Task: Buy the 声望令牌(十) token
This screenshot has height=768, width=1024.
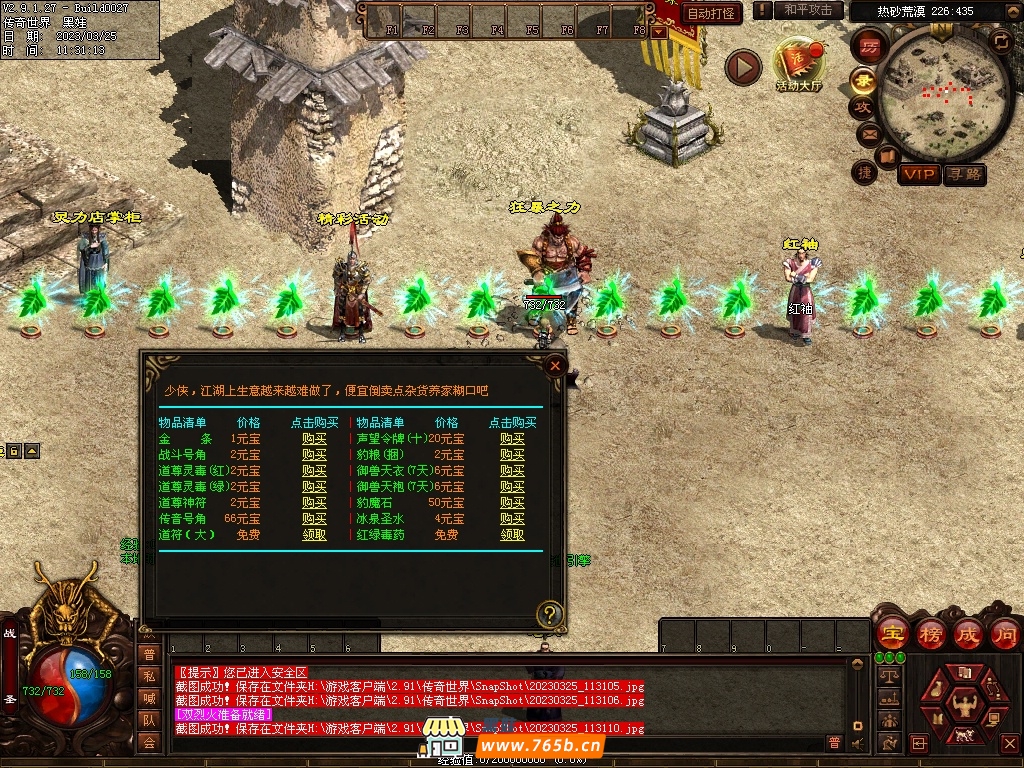Action: [x=512, y=439]
